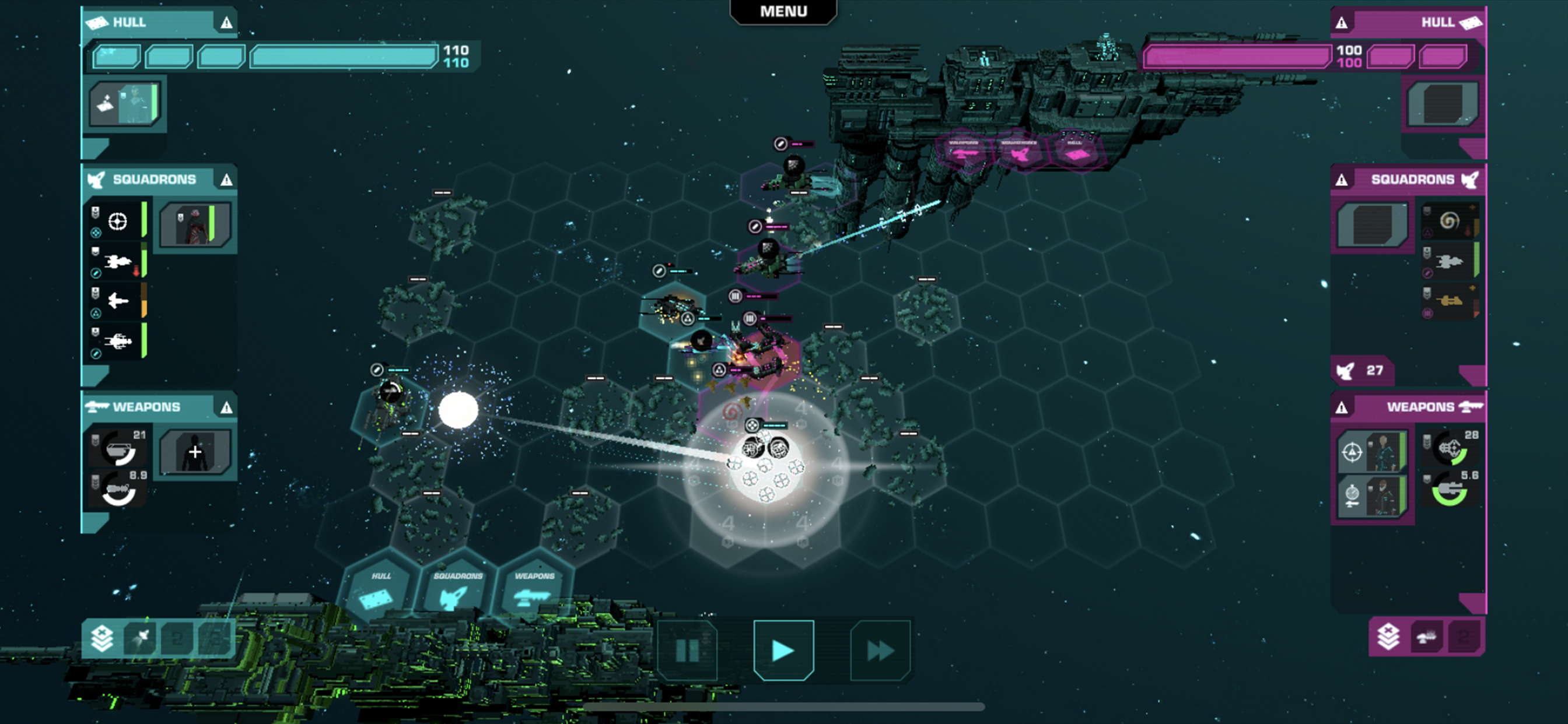
Task: Click the enemy's magenta layers icon
Action: (1388, 637)
